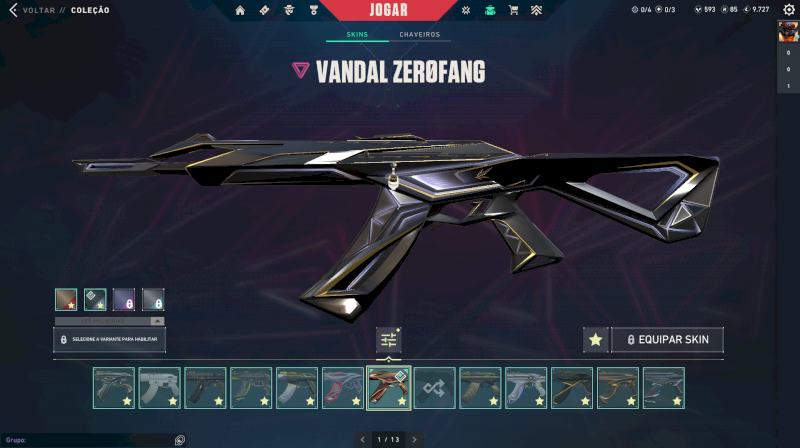Pick the first skin variant swatch

tap(66, 299)
